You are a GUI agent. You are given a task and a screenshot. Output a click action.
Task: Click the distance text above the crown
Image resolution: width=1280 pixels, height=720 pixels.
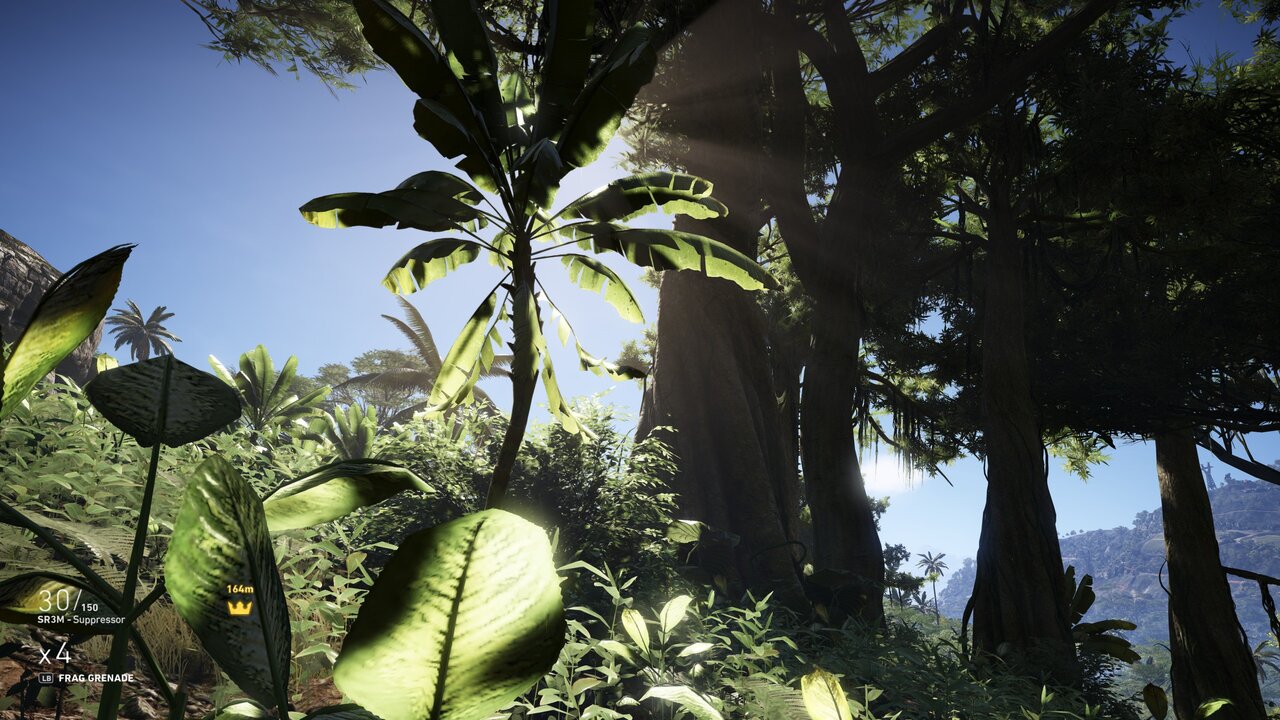coord(238,589)
